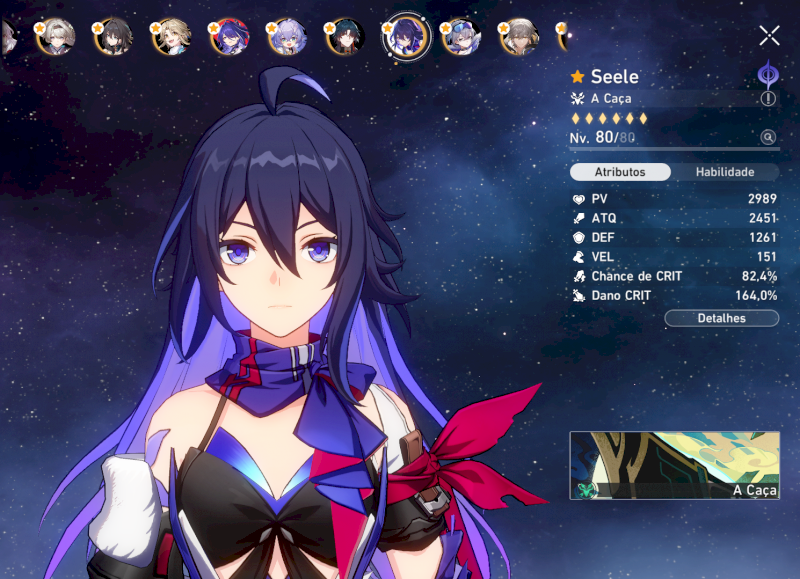Open the Detalhes stats button
Viewport: 800px width, 579px height.
click(x=721, y=318)
